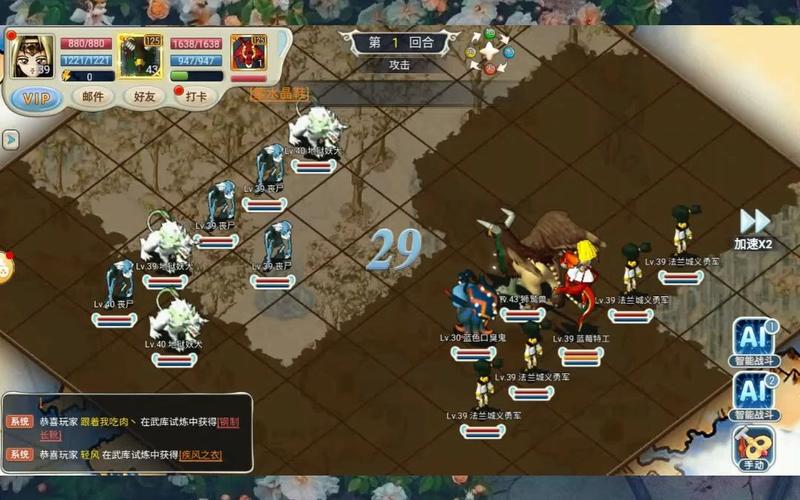Open the 好友 friends list
Screen dimensions: 800x500
click(145, 97)
